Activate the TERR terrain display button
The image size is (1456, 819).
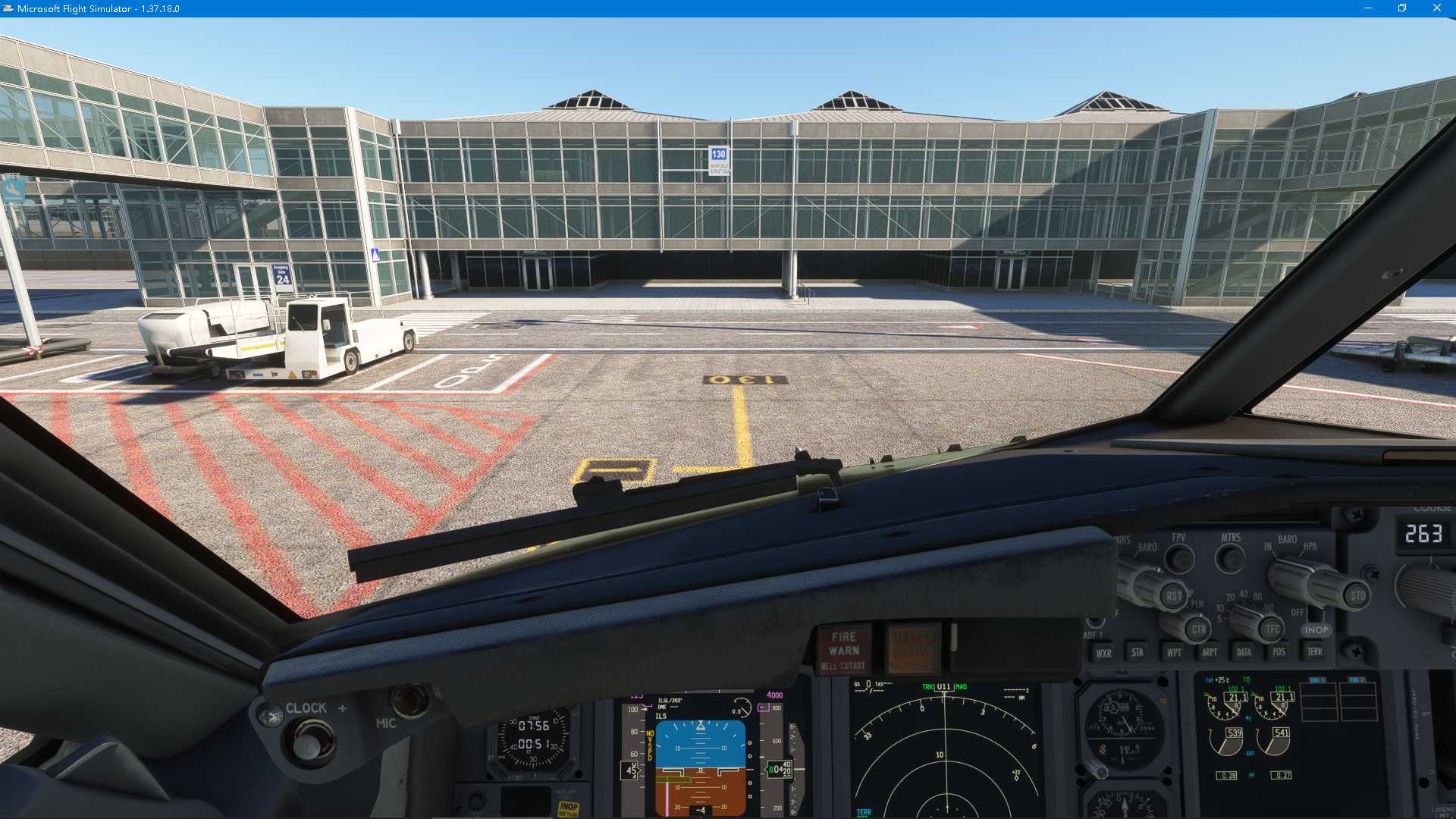1316,651
